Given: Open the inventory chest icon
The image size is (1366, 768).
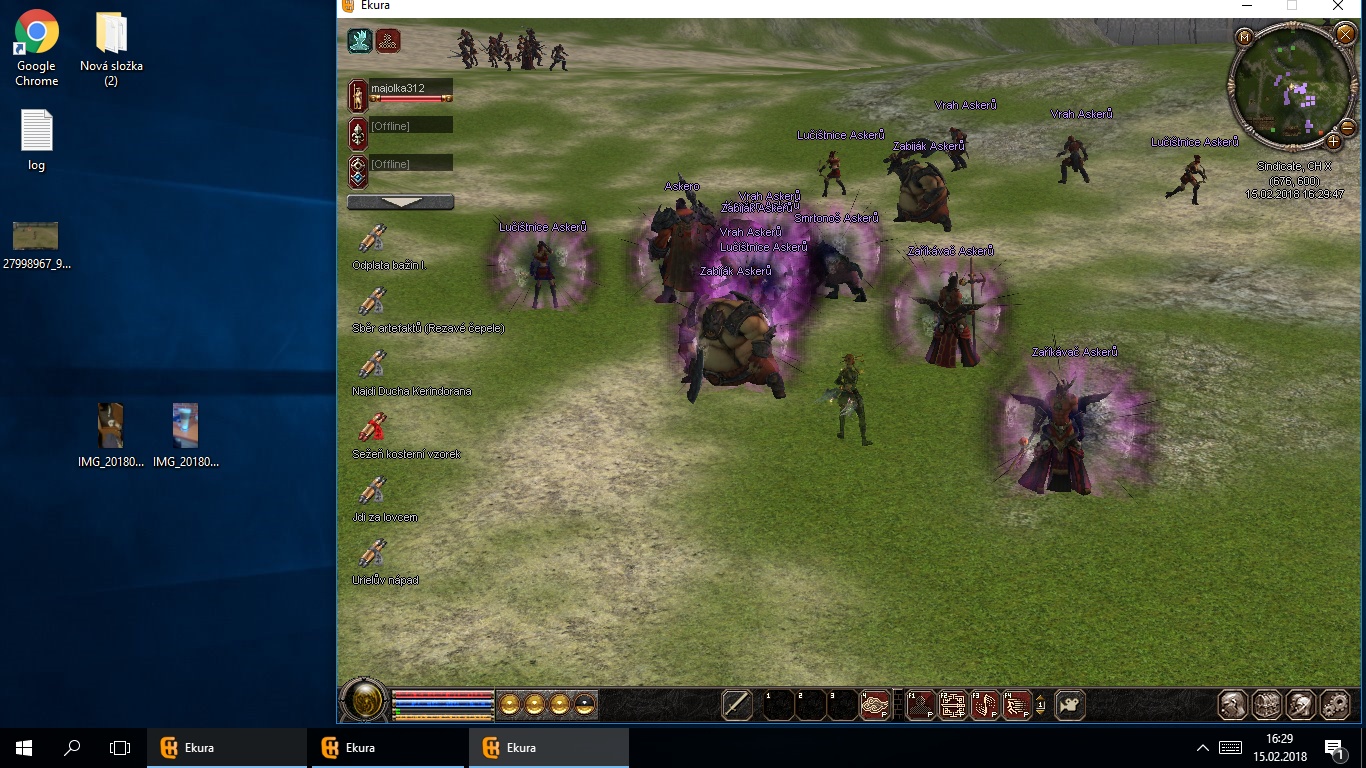Looking at the screenshot, I should (1266, 705).
